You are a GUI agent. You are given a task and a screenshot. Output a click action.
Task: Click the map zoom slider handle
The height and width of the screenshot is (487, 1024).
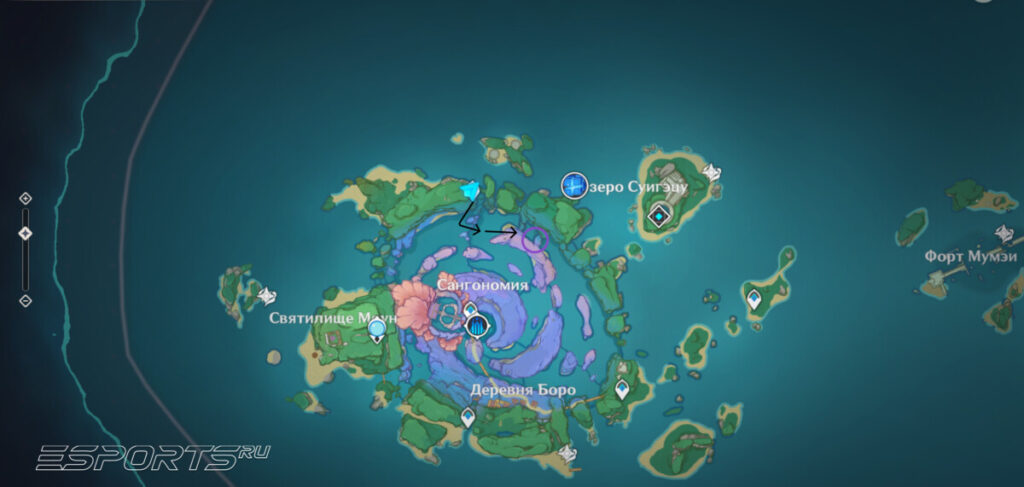pyautogui.click(x=26, y=233)
